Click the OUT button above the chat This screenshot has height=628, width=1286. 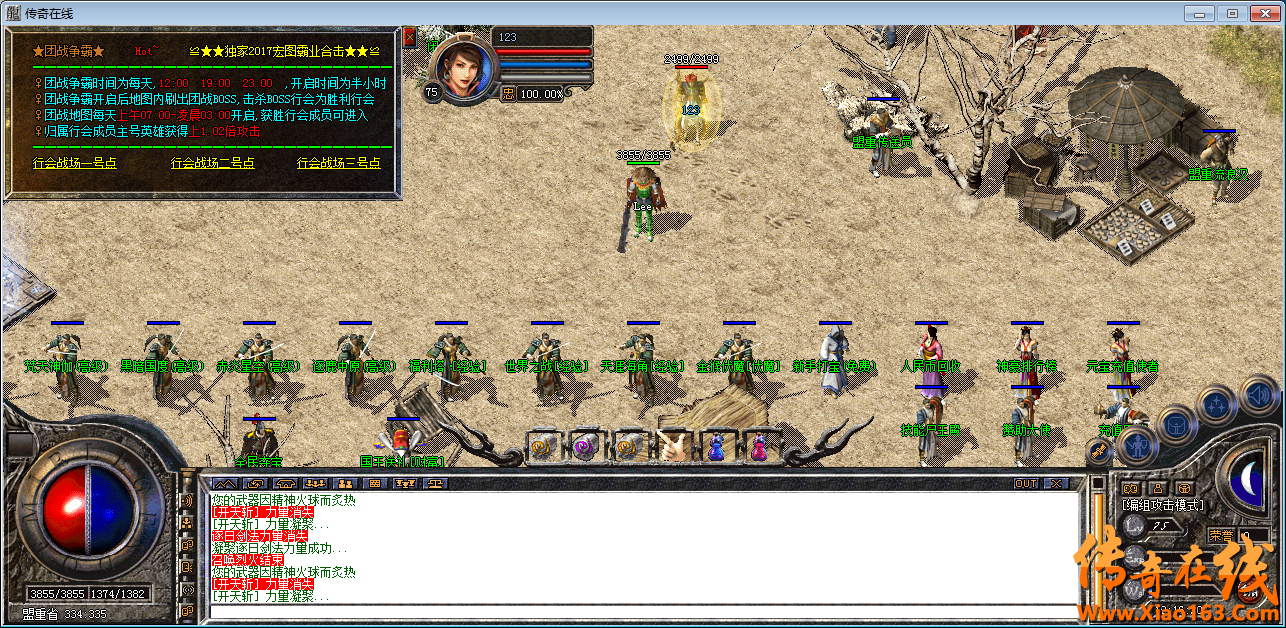click(1026, 484)
